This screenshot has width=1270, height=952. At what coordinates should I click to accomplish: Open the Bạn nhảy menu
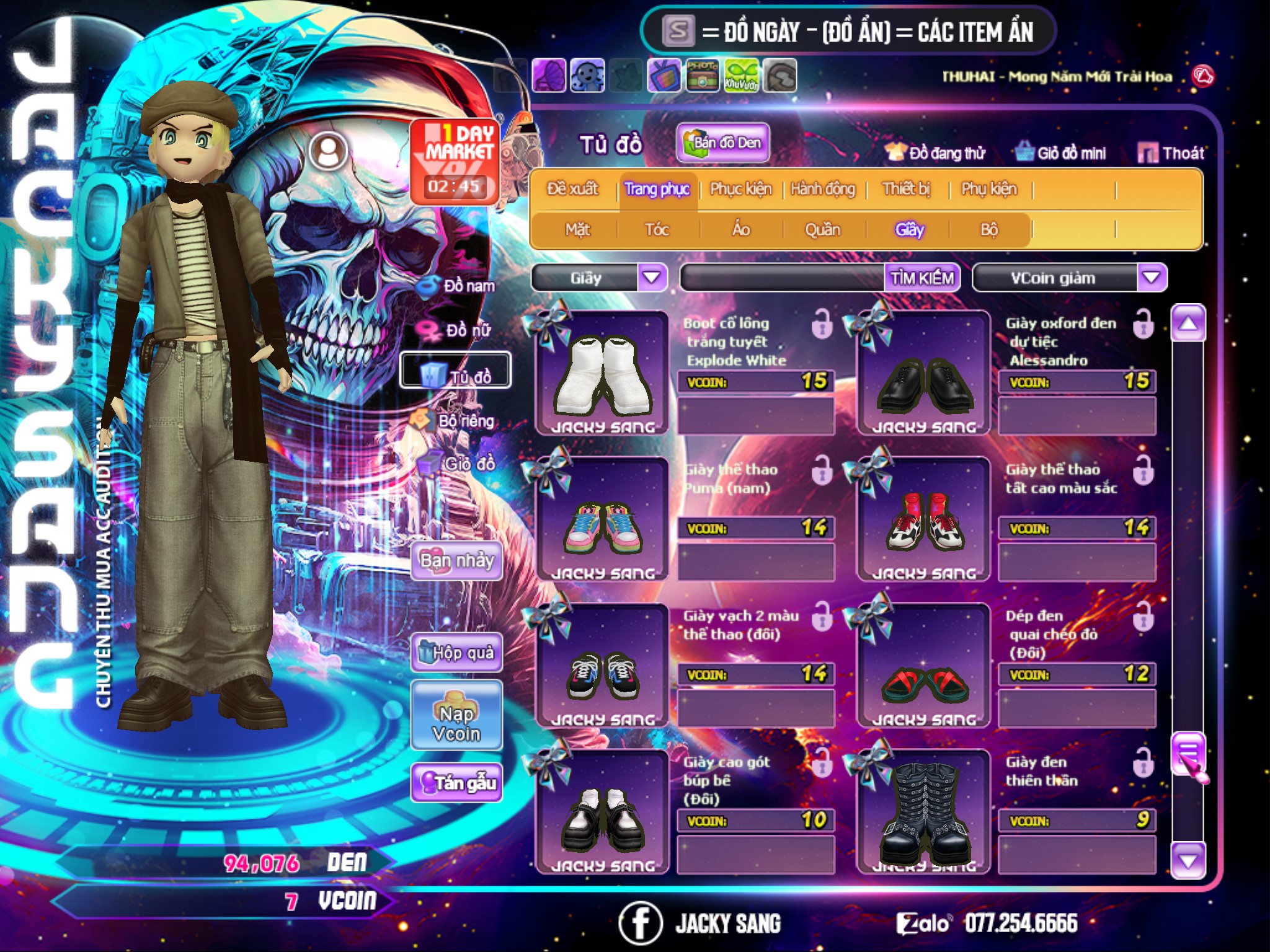(456, 561)
